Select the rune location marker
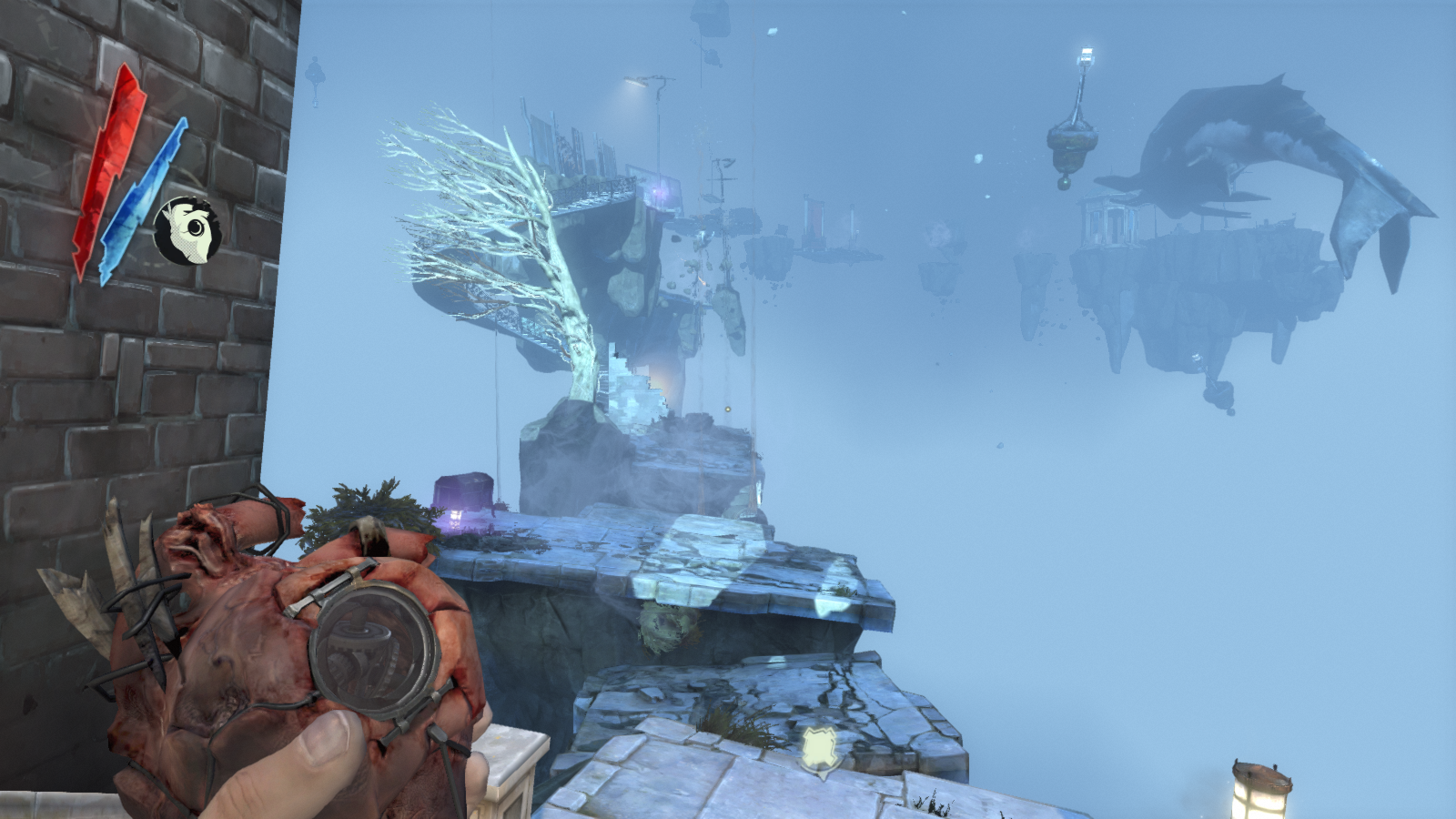 (822, 749)
